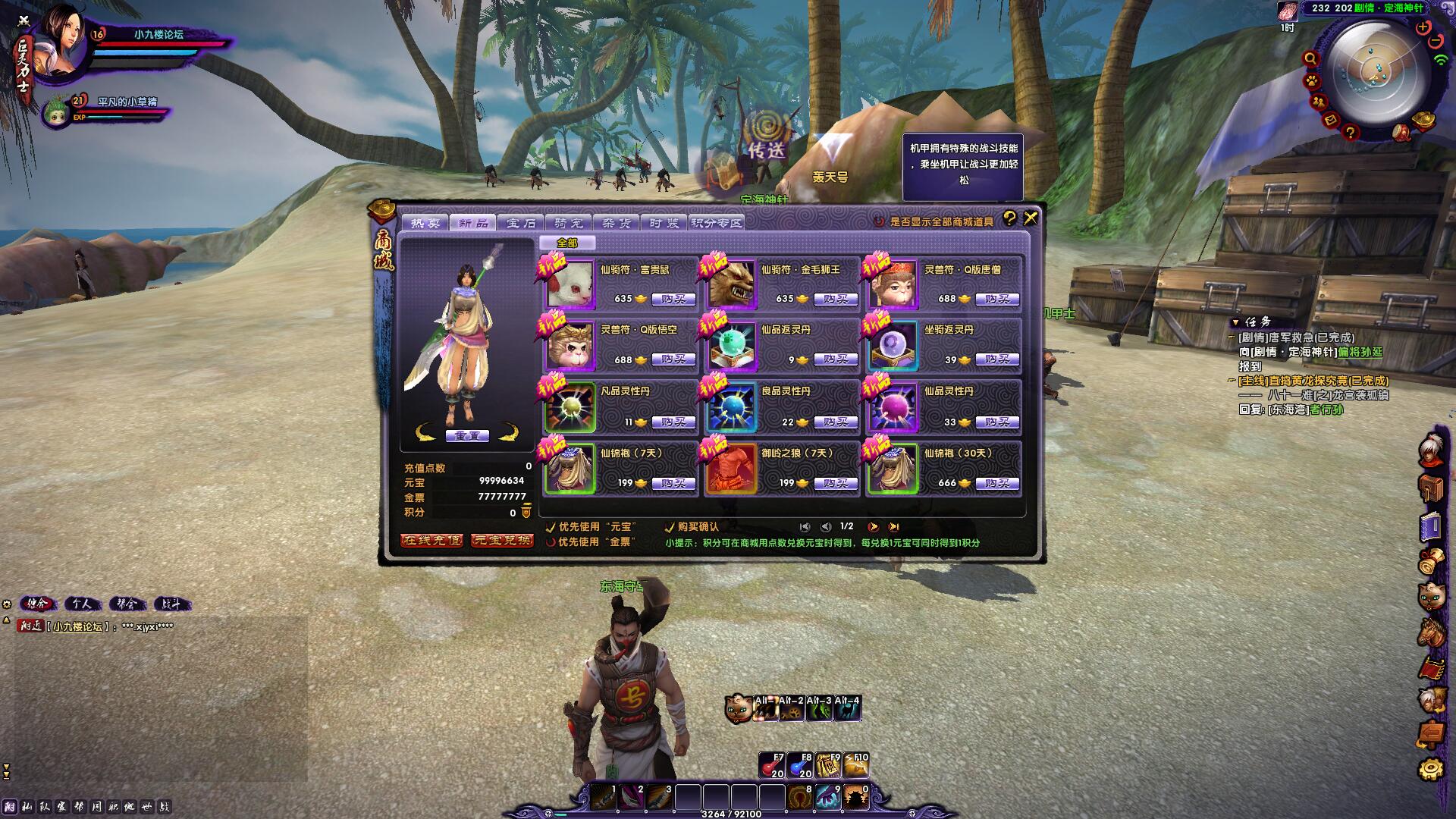Show the 时装 category tab
Viewport: 1456px width, 819px height.
(x=664, y=223)
